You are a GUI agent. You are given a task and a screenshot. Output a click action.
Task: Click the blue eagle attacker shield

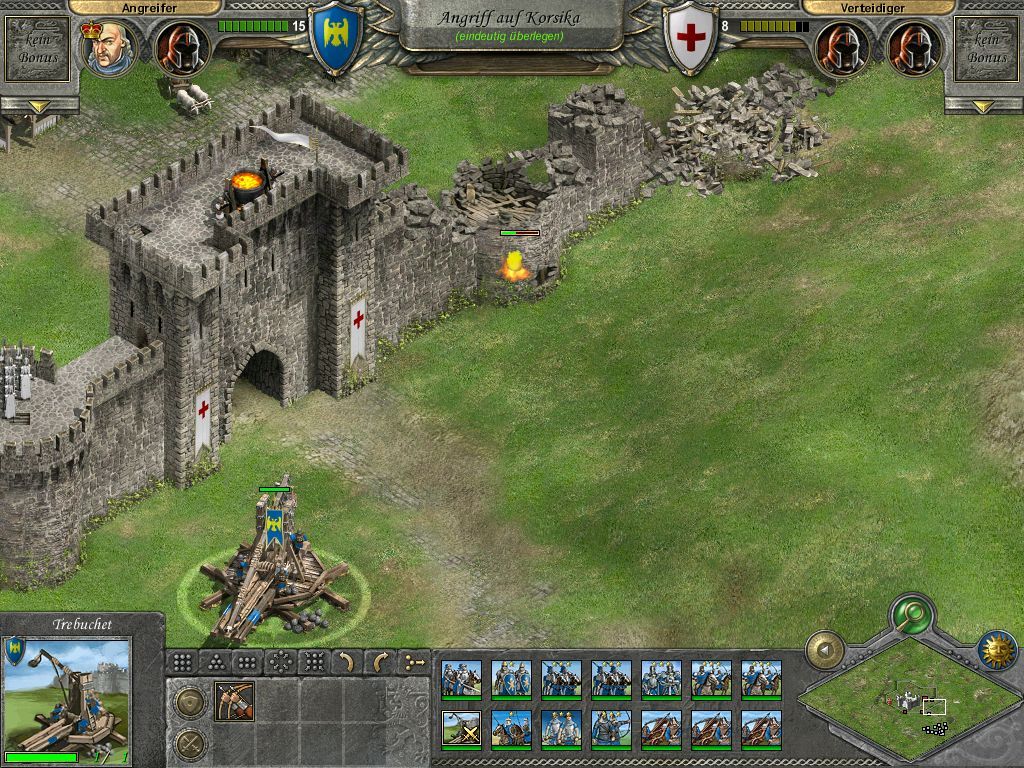point(336,38)
